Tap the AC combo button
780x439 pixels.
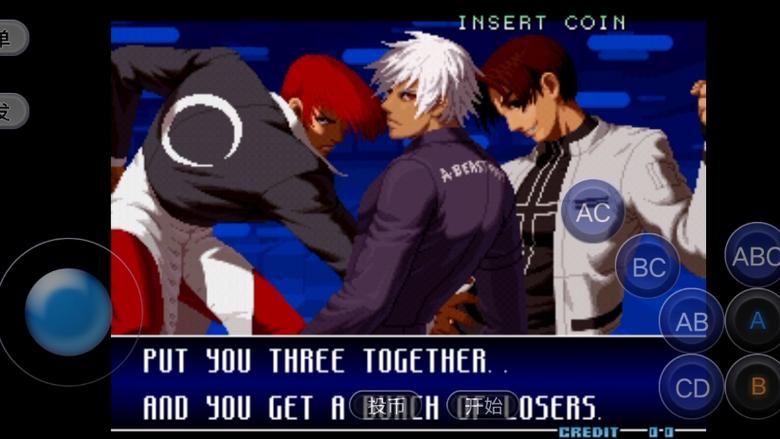pyautogui.click(x=593, y=211)
